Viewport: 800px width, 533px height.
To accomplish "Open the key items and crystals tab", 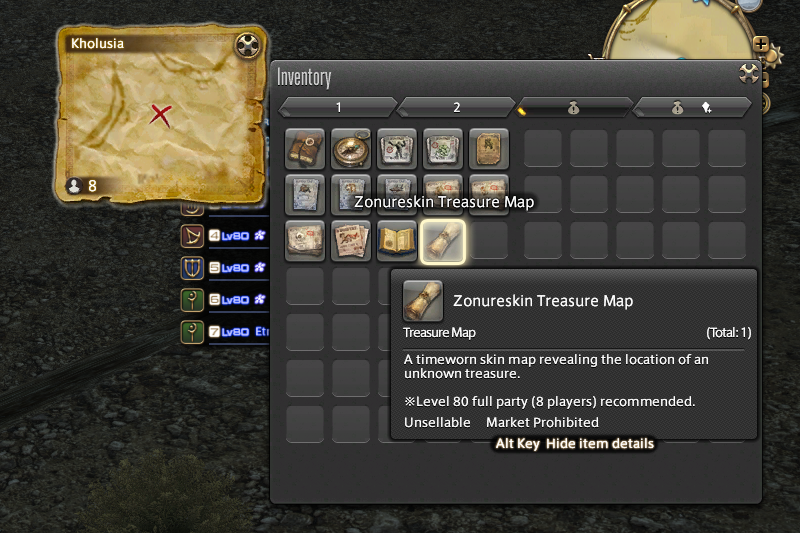I will tap(692, 107).
